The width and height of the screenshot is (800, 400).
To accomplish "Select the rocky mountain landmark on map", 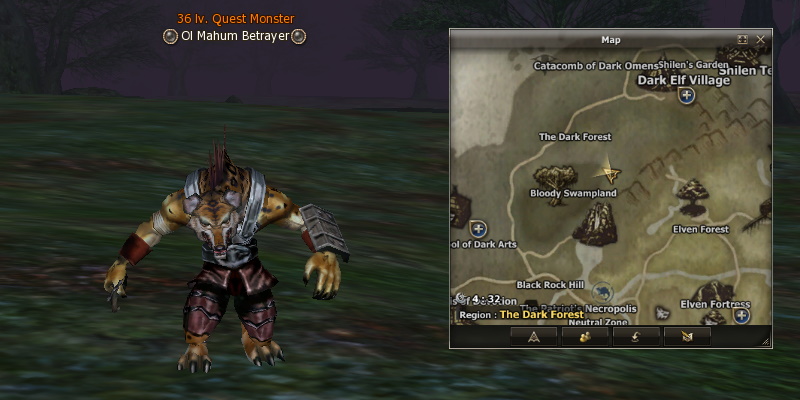I will (x=598, y=221).
